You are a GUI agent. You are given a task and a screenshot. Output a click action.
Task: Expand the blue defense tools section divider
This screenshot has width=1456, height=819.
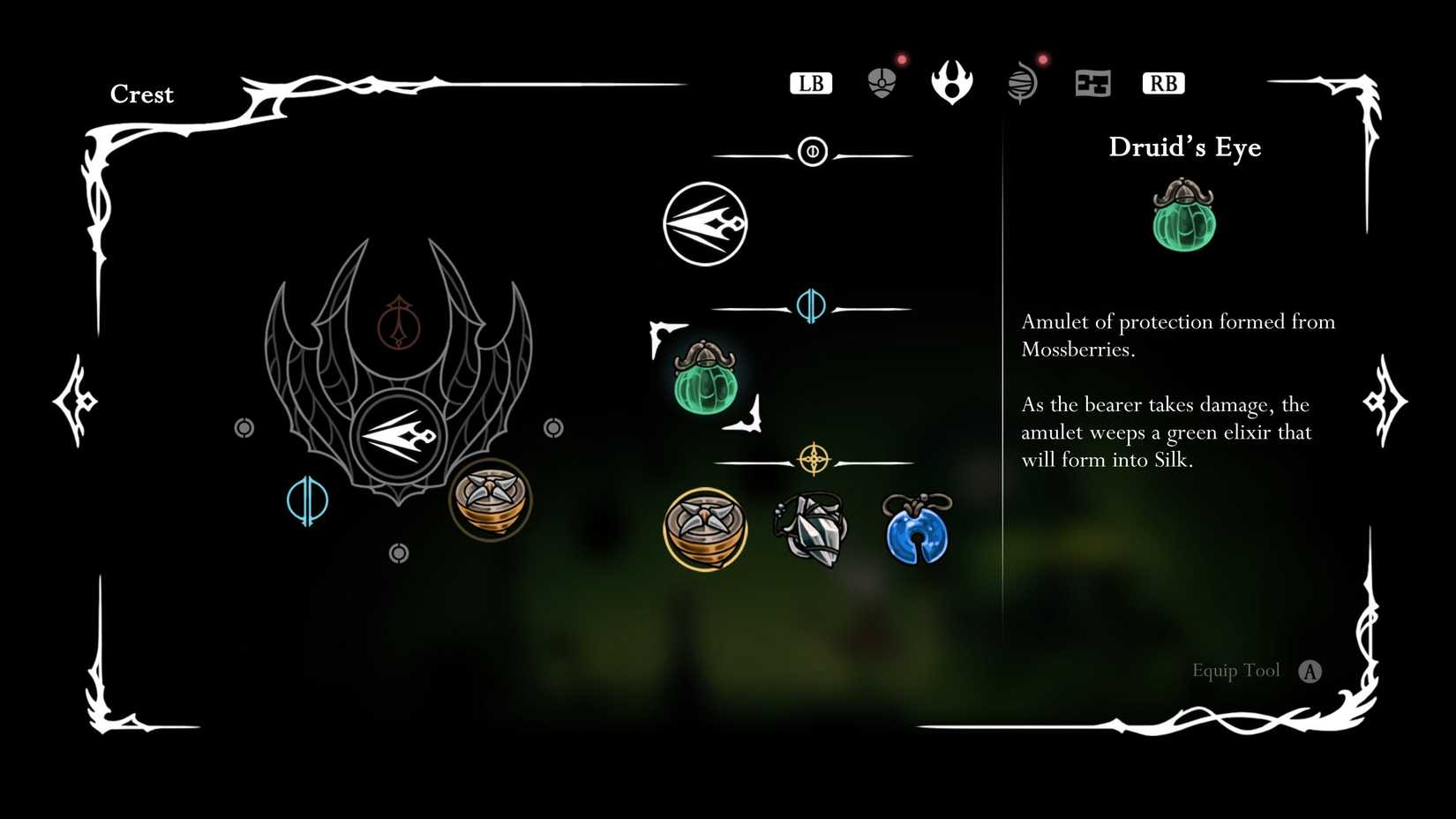[x=812, y=306]
